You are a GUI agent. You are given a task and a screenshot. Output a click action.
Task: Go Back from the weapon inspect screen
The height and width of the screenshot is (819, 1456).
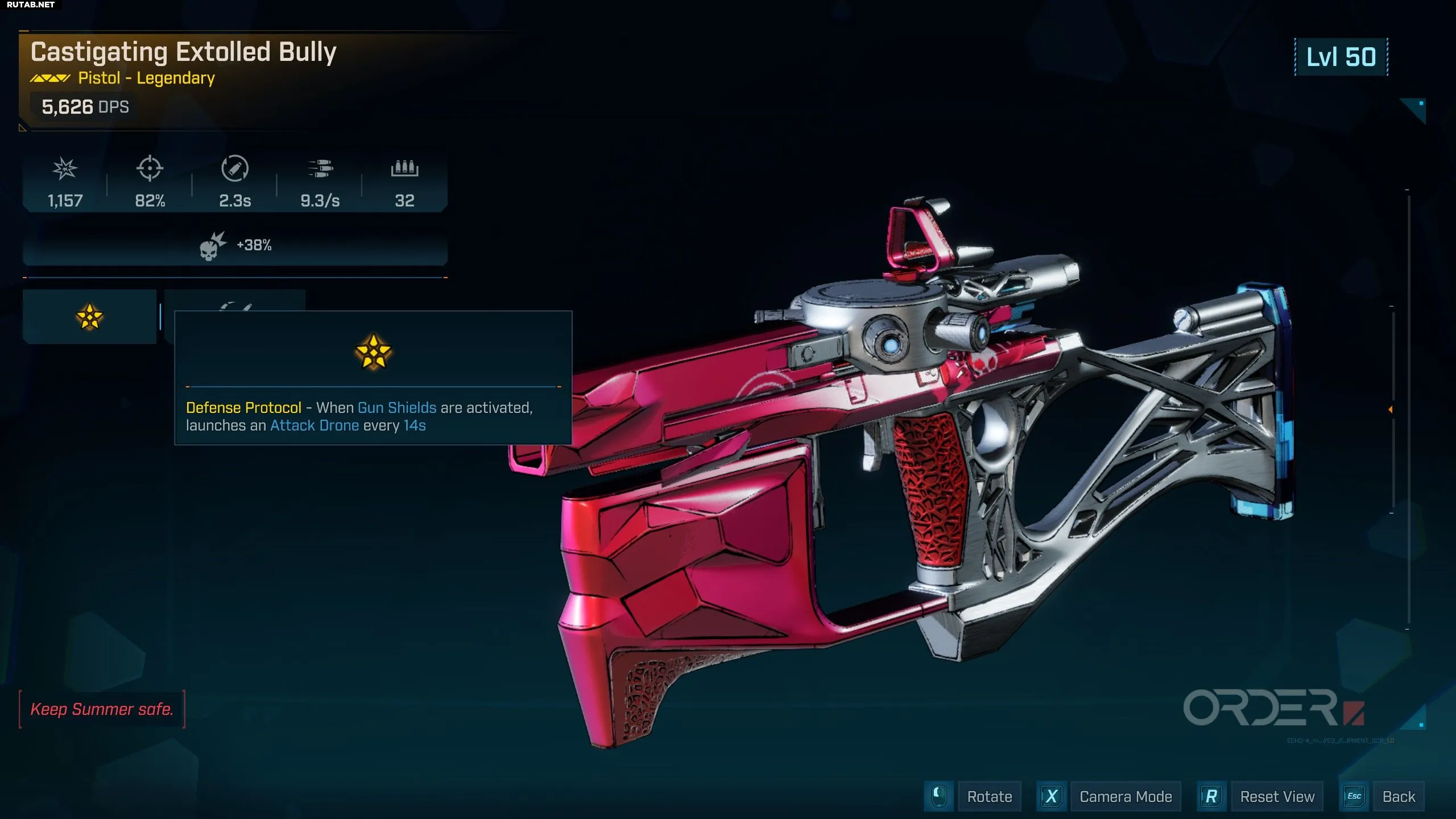(1398, 797)
